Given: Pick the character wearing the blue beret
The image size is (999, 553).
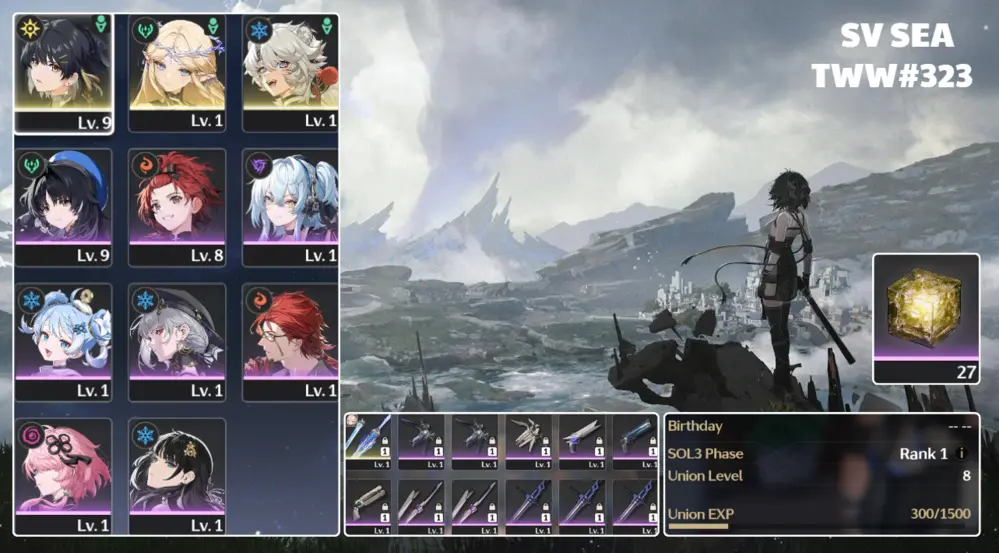Looking at the screenshot, I should click(63, 198).
